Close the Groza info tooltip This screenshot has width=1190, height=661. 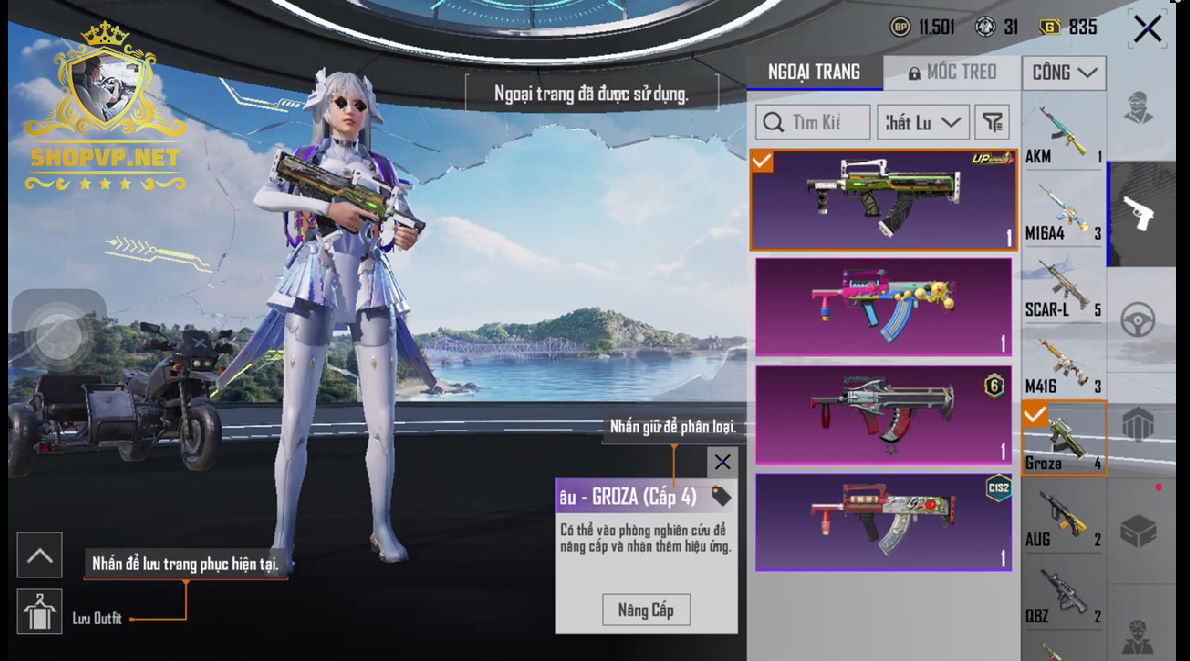click(x=722, y=462)
